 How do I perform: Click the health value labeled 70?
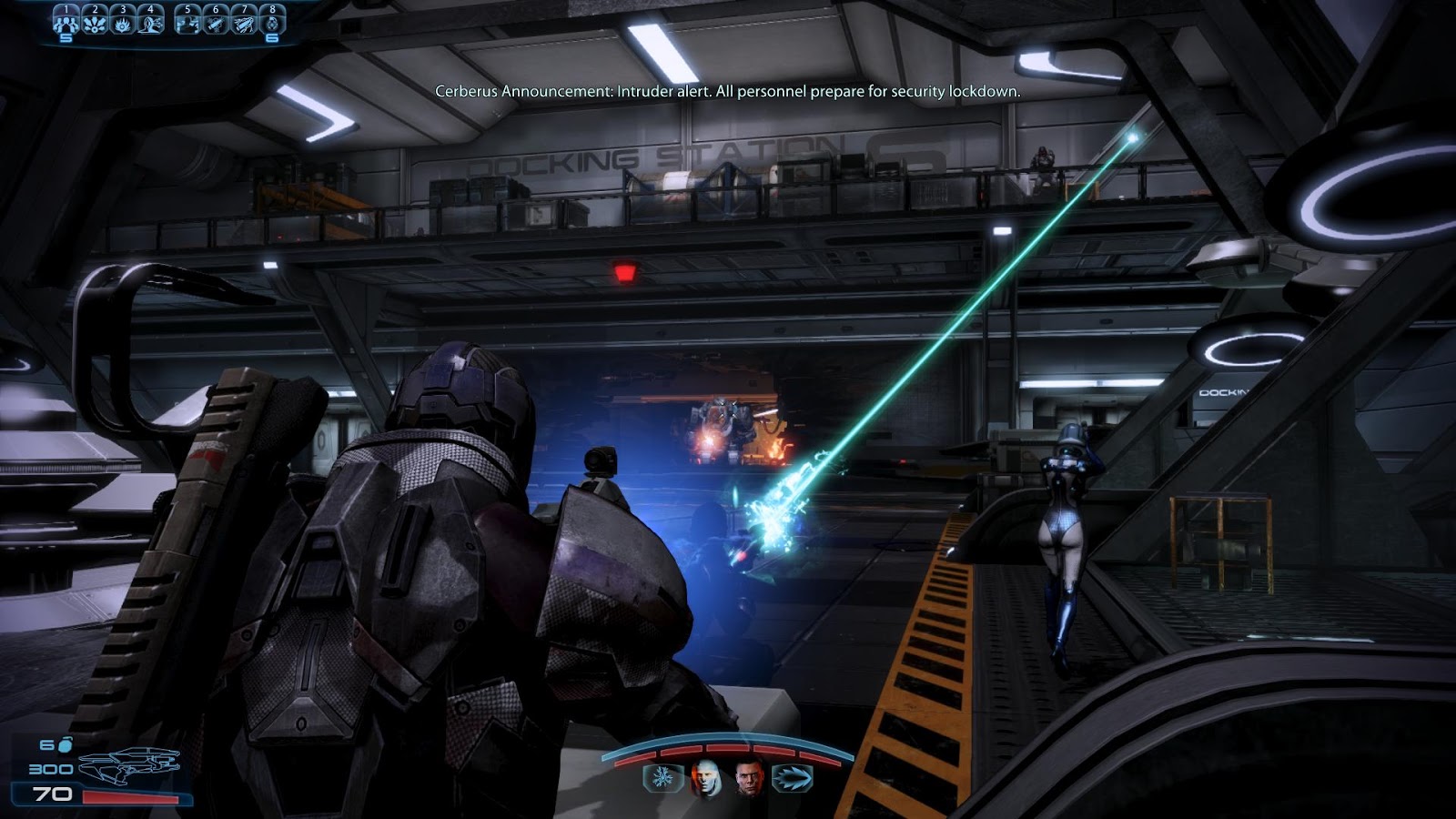coord(52,794)
